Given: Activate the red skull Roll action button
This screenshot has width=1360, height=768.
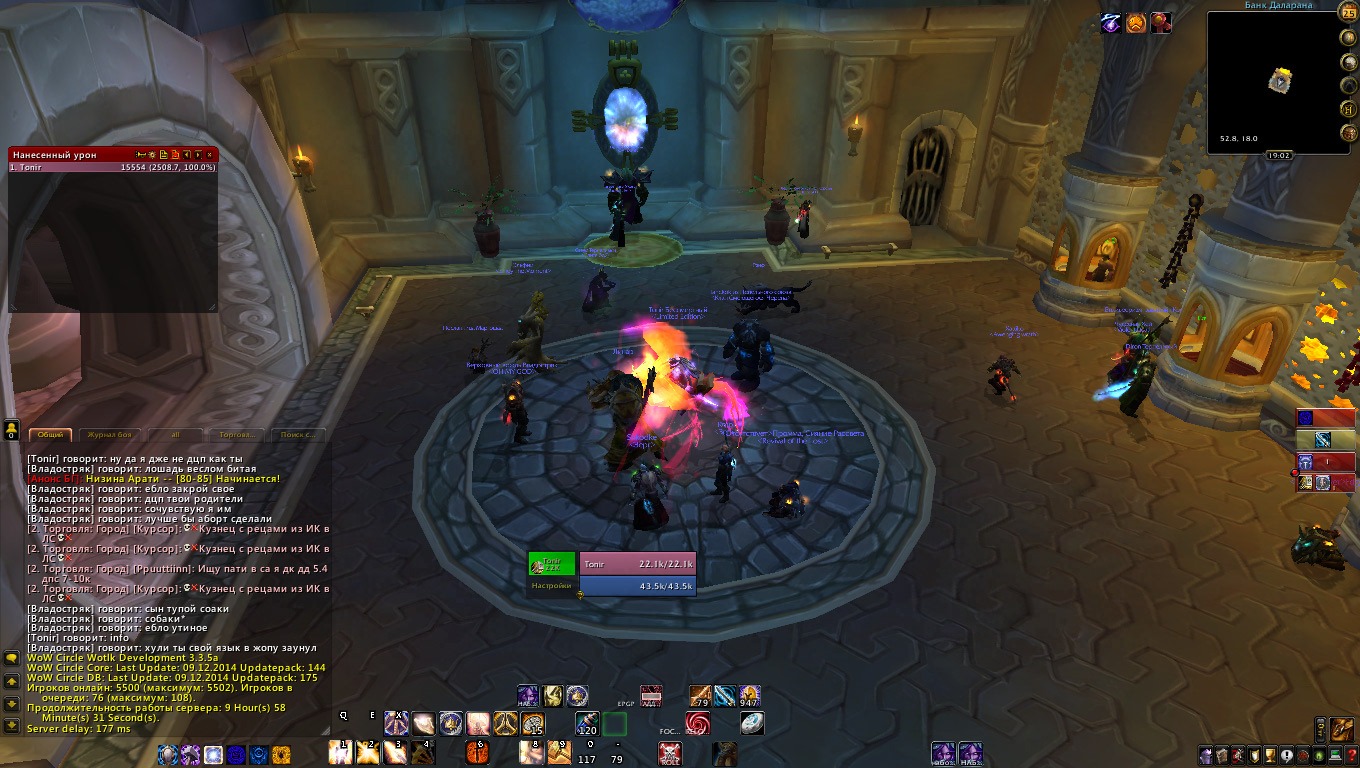Looking at the screenshot, I should (x=670, y=753).
